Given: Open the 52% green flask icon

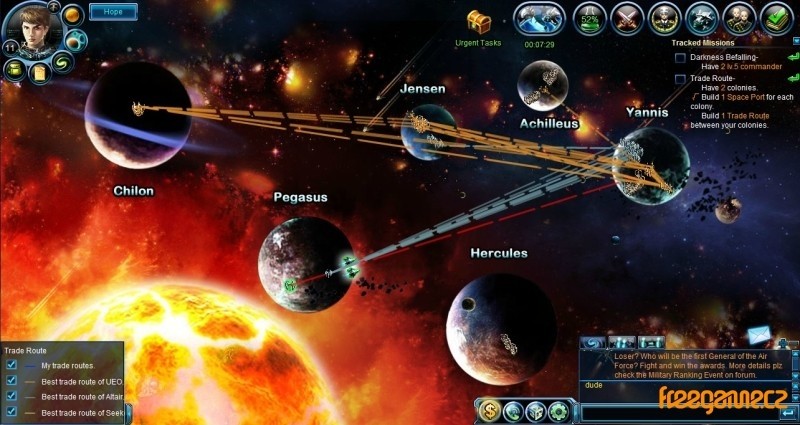Looking at the screenshot, I should [x=591, y=18].
